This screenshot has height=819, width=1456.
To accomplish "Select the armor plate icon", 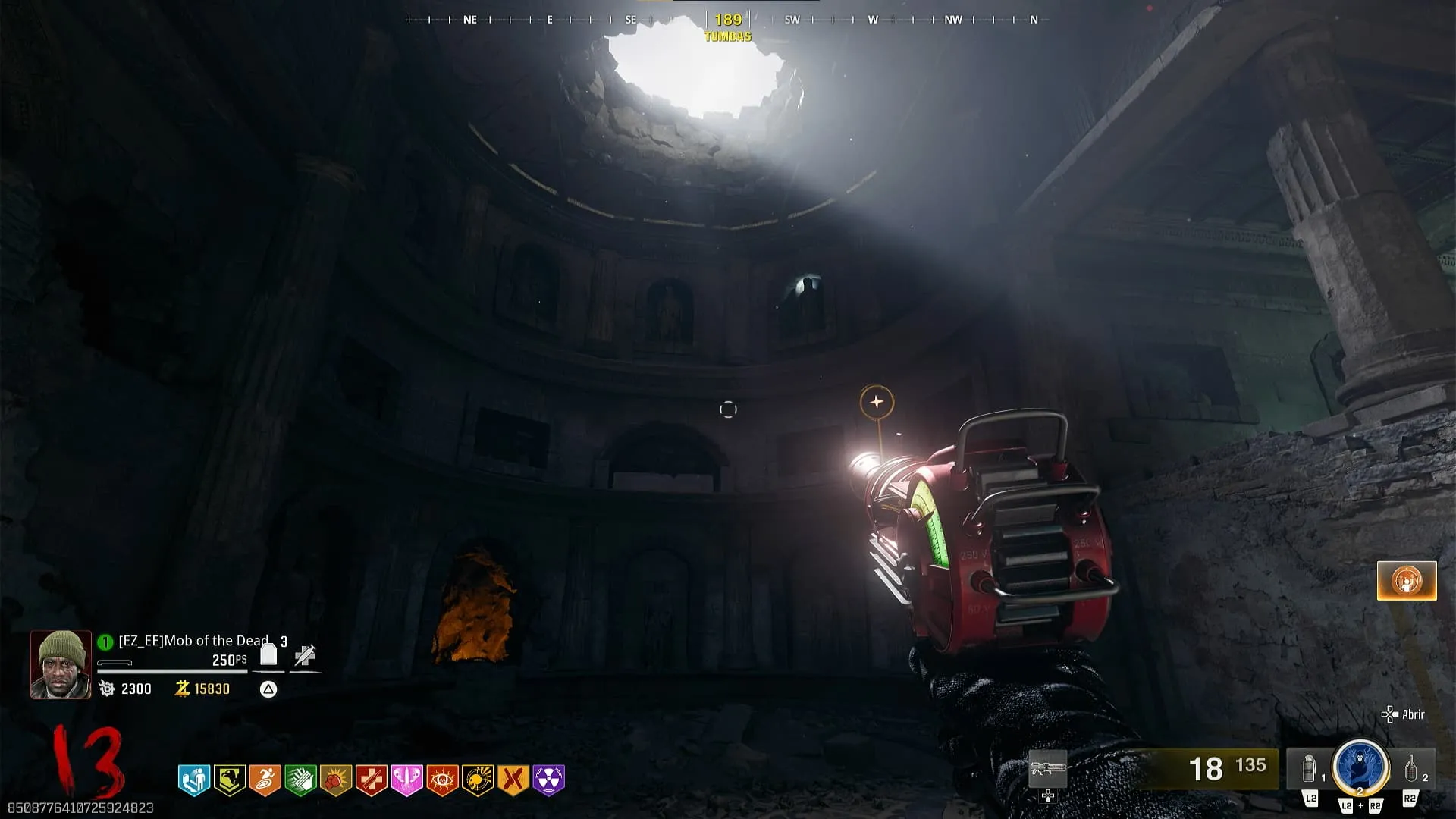I will click(x=268, y=654).
